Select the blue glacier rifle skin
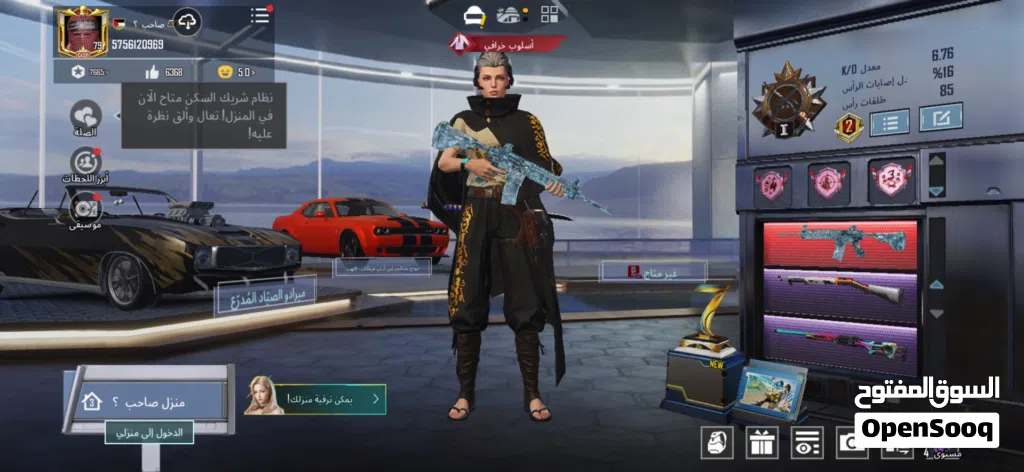 [841, 244]
